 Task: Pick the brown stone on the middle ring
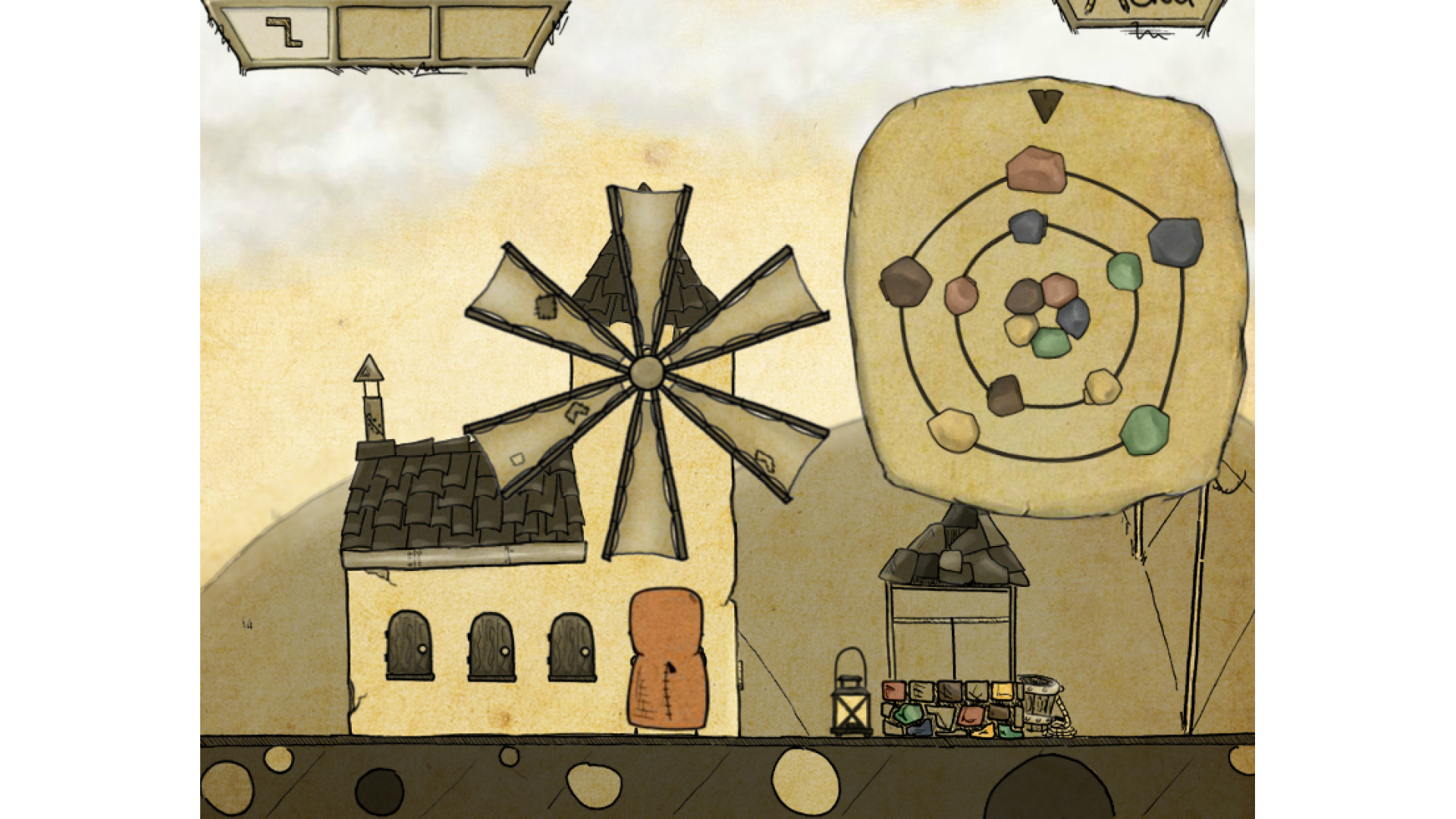(1005, 394)
